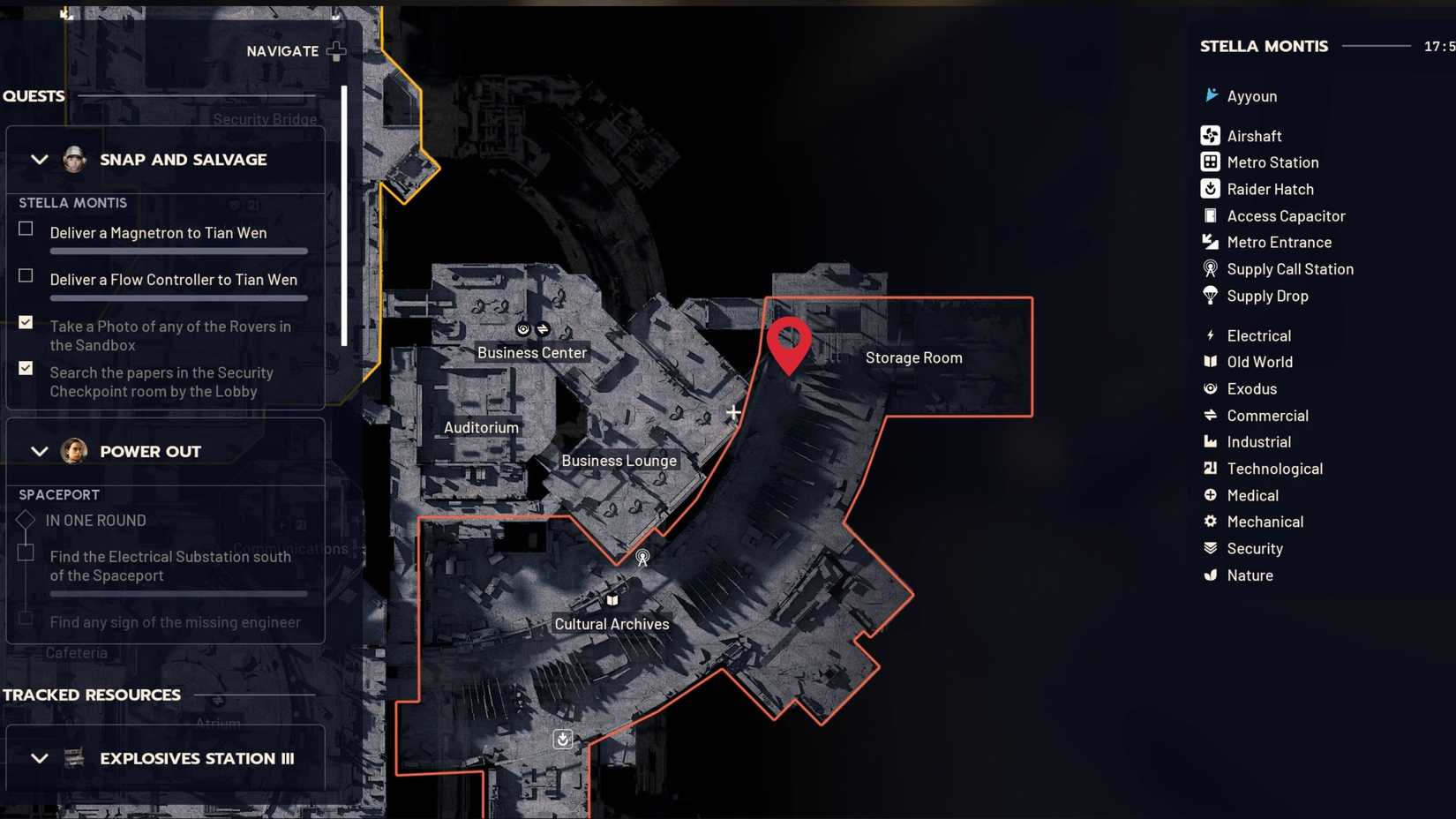Tick the Find the Electrical Substation checkbox

point(24,552)
